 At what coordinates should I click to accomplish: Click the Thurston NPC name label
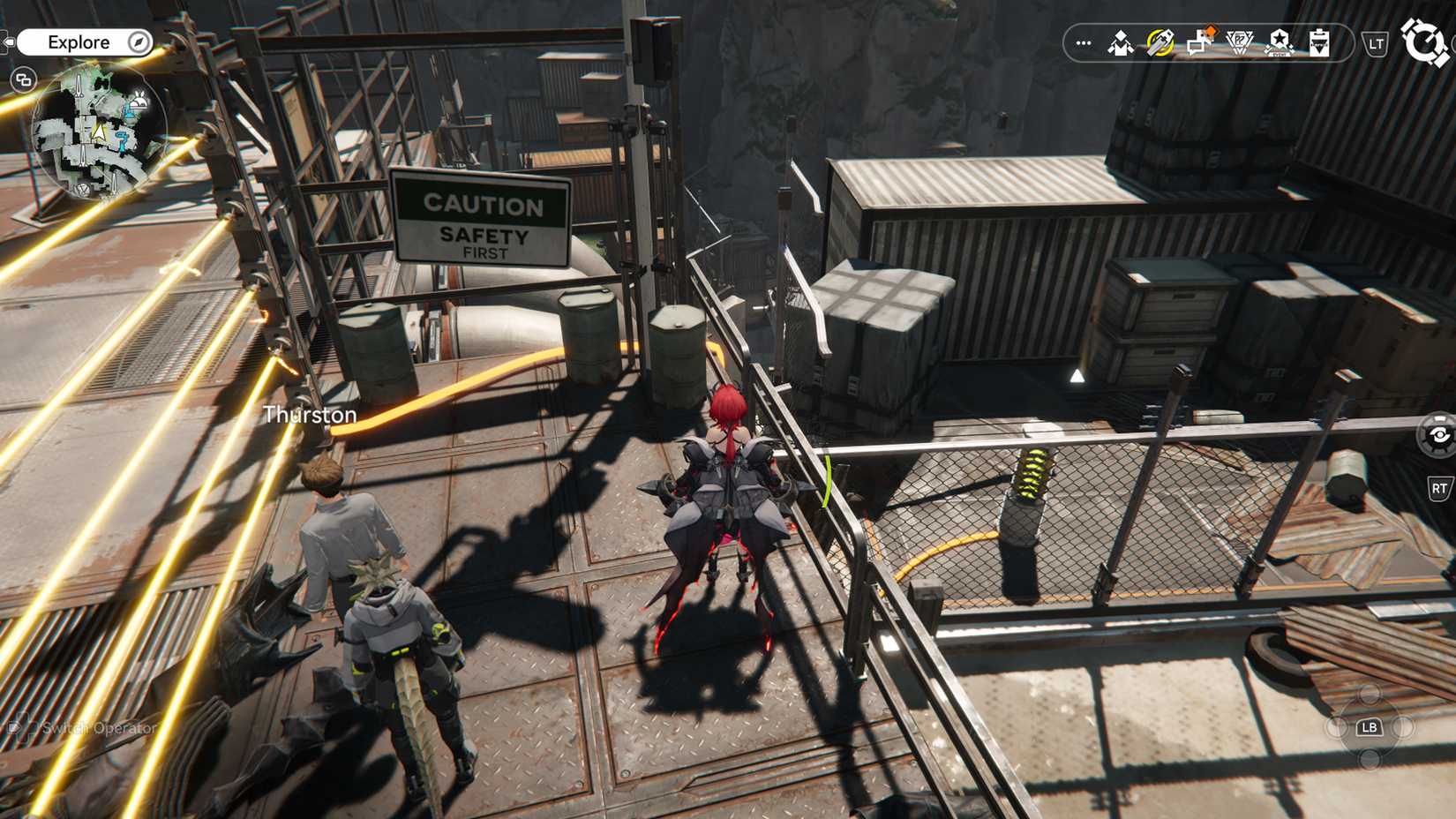[309, 414]
